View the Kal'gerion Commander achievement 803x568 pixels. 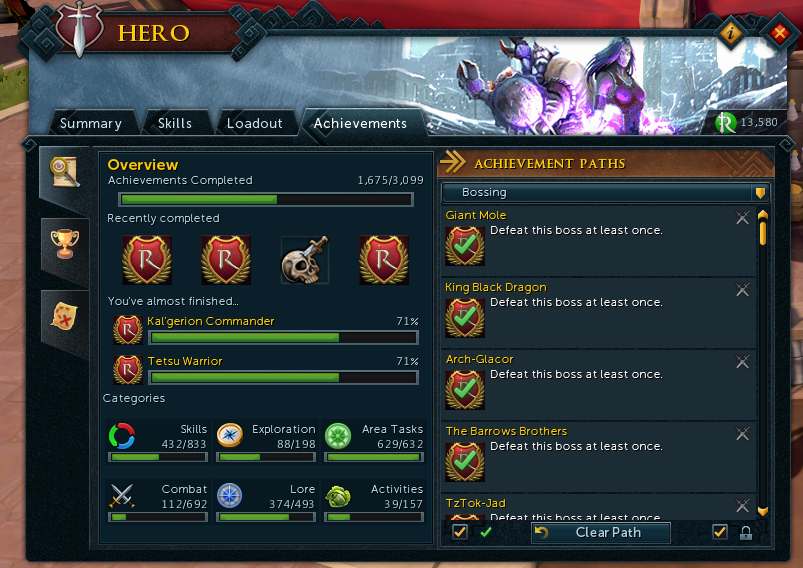click(x=210, y=322)
